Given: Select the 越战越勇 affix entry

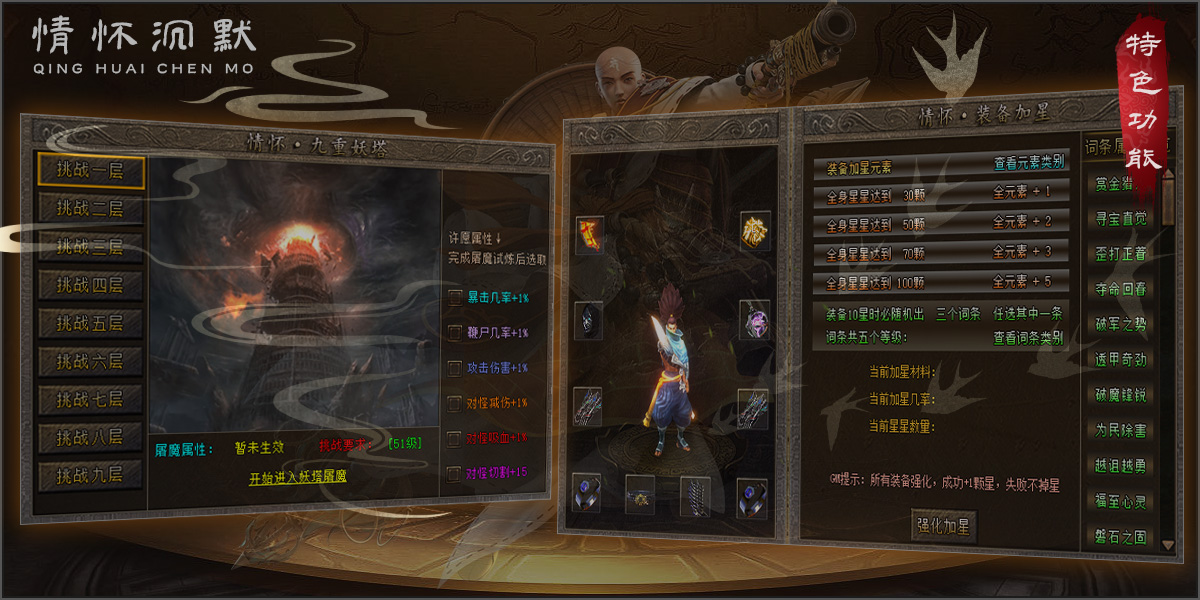Looking at the screenshot, I should click(1120, 465).
